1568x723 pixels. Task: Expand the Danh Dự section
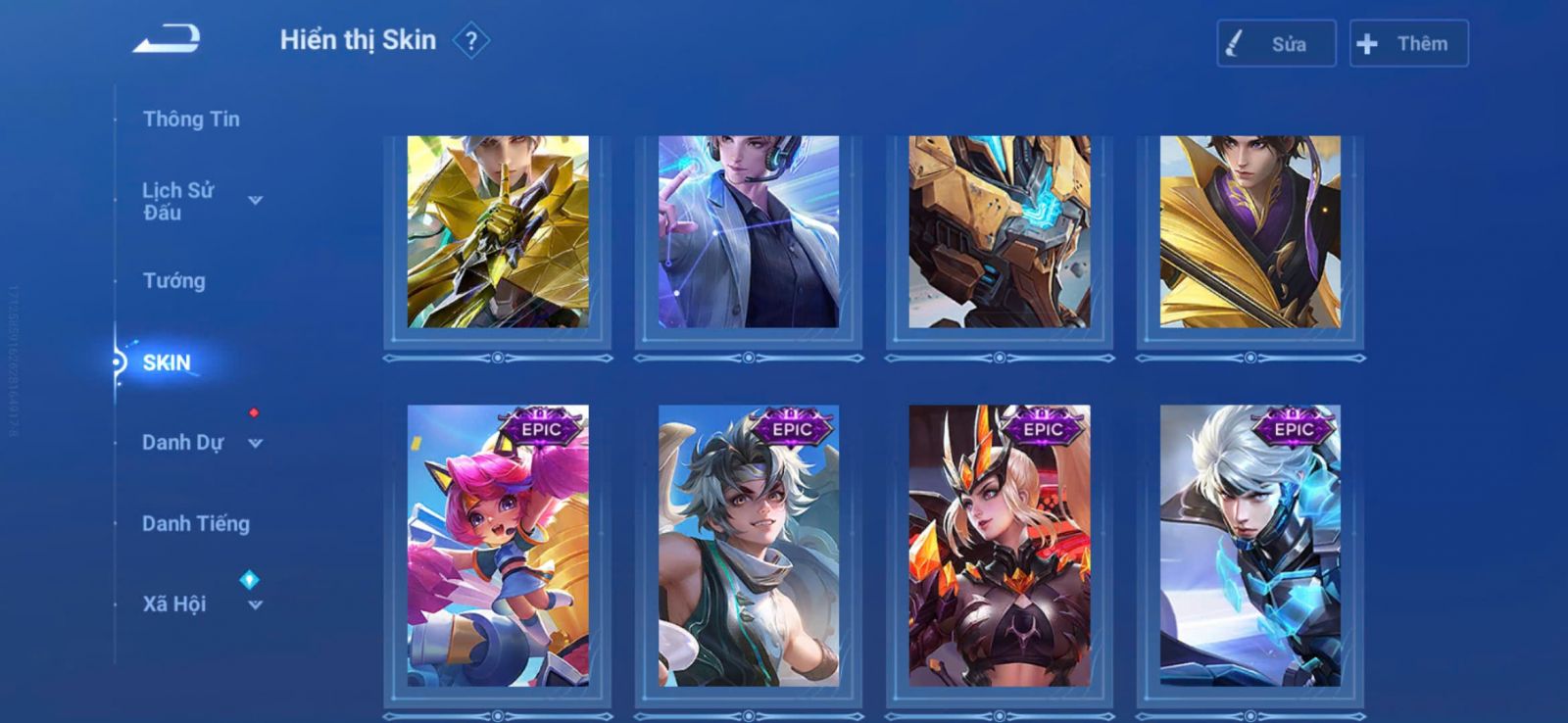click(x=201, y=443)
